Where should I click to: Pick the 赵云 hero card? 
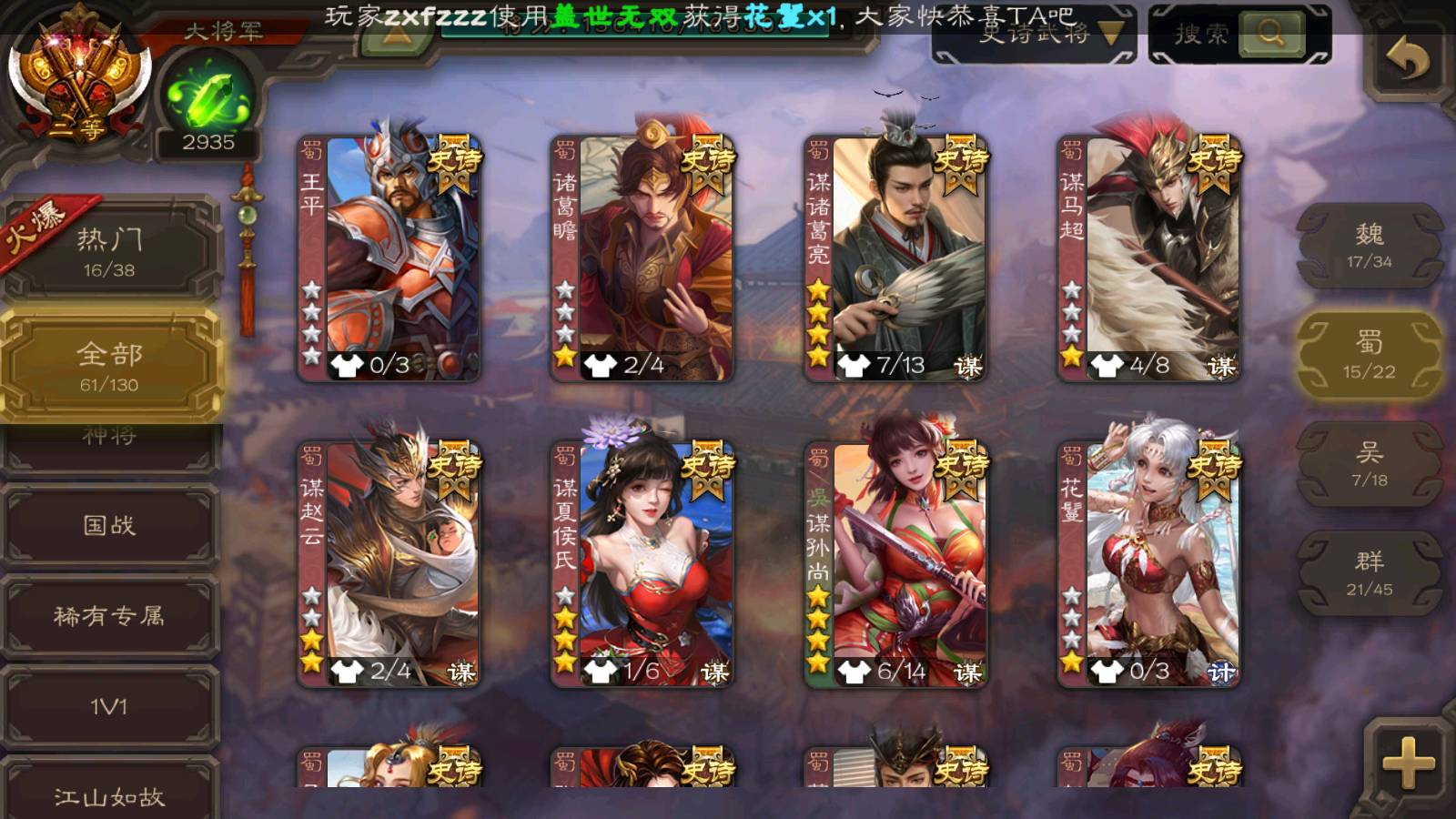pos(389,564)
